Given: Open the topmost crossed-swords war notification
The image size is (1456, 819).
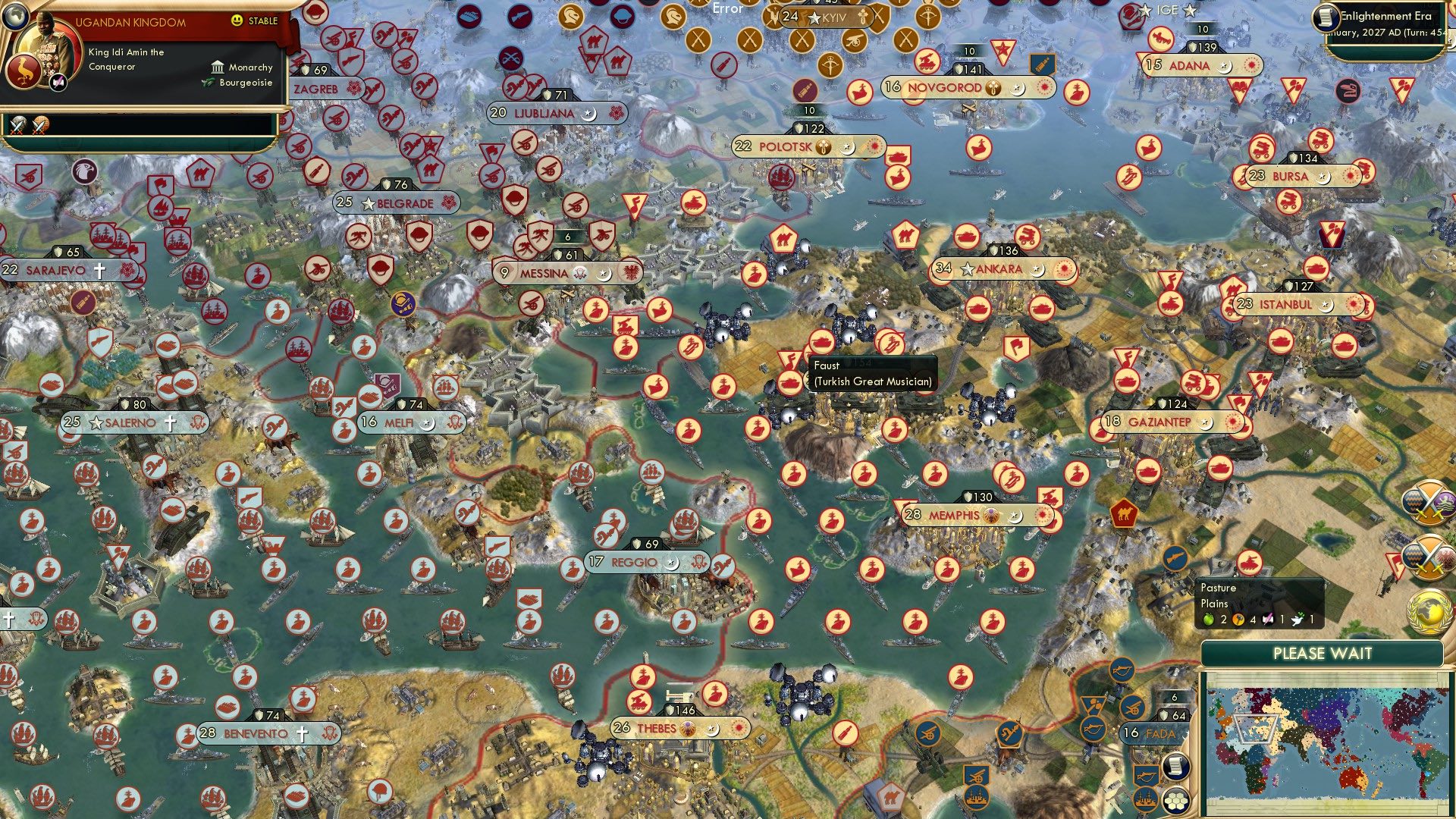Looking at the screenshot, I should [1429, 502].
